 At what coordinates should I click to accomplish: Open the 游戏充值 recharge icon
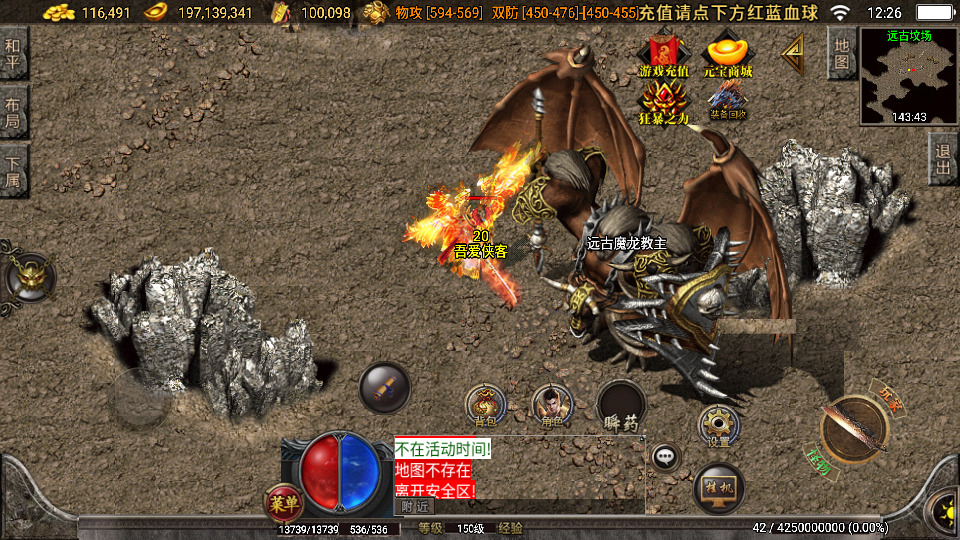[x=664, y=56]
